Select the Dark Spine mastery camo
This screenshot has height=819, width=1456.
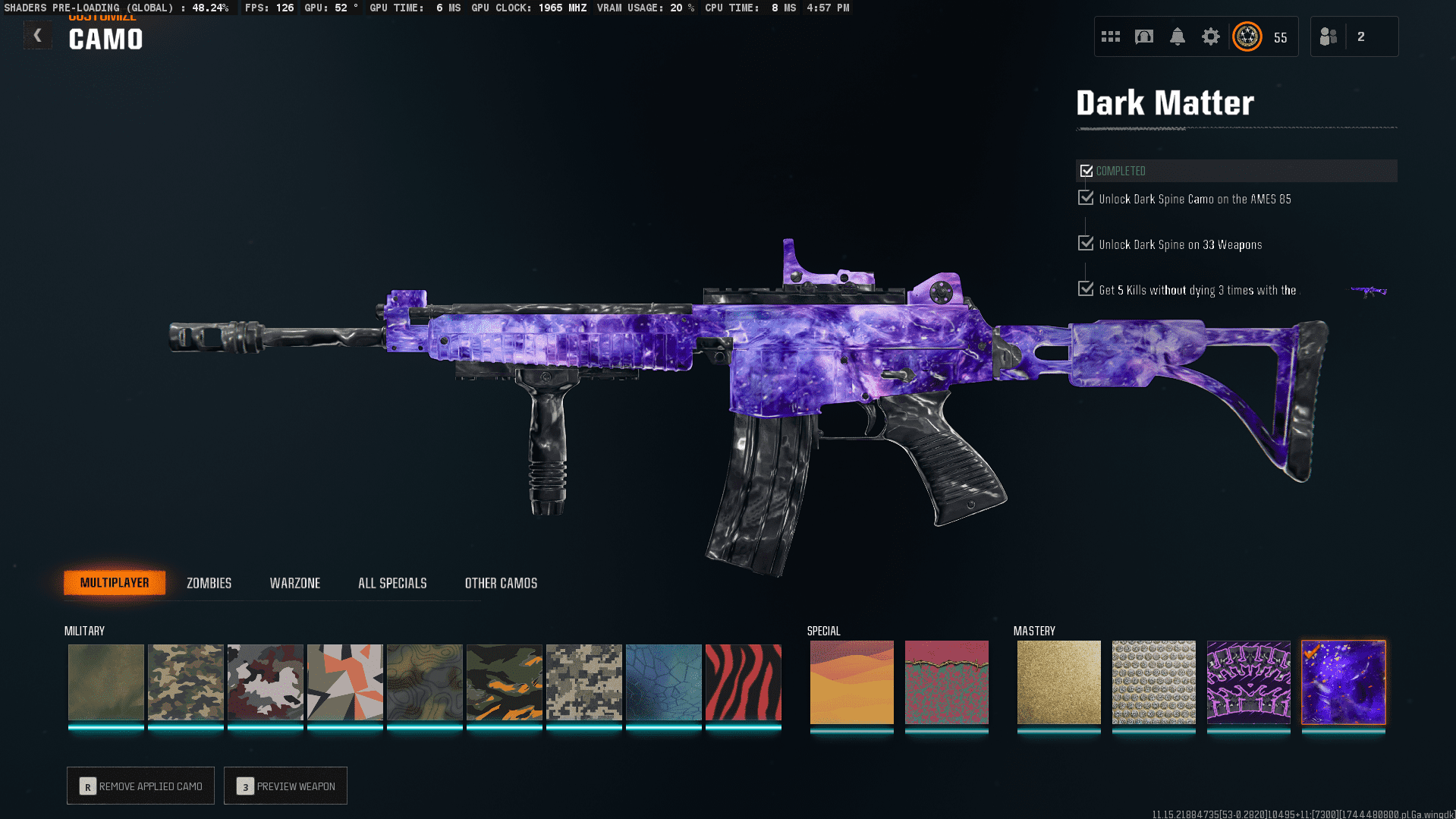pos(1248,682)
